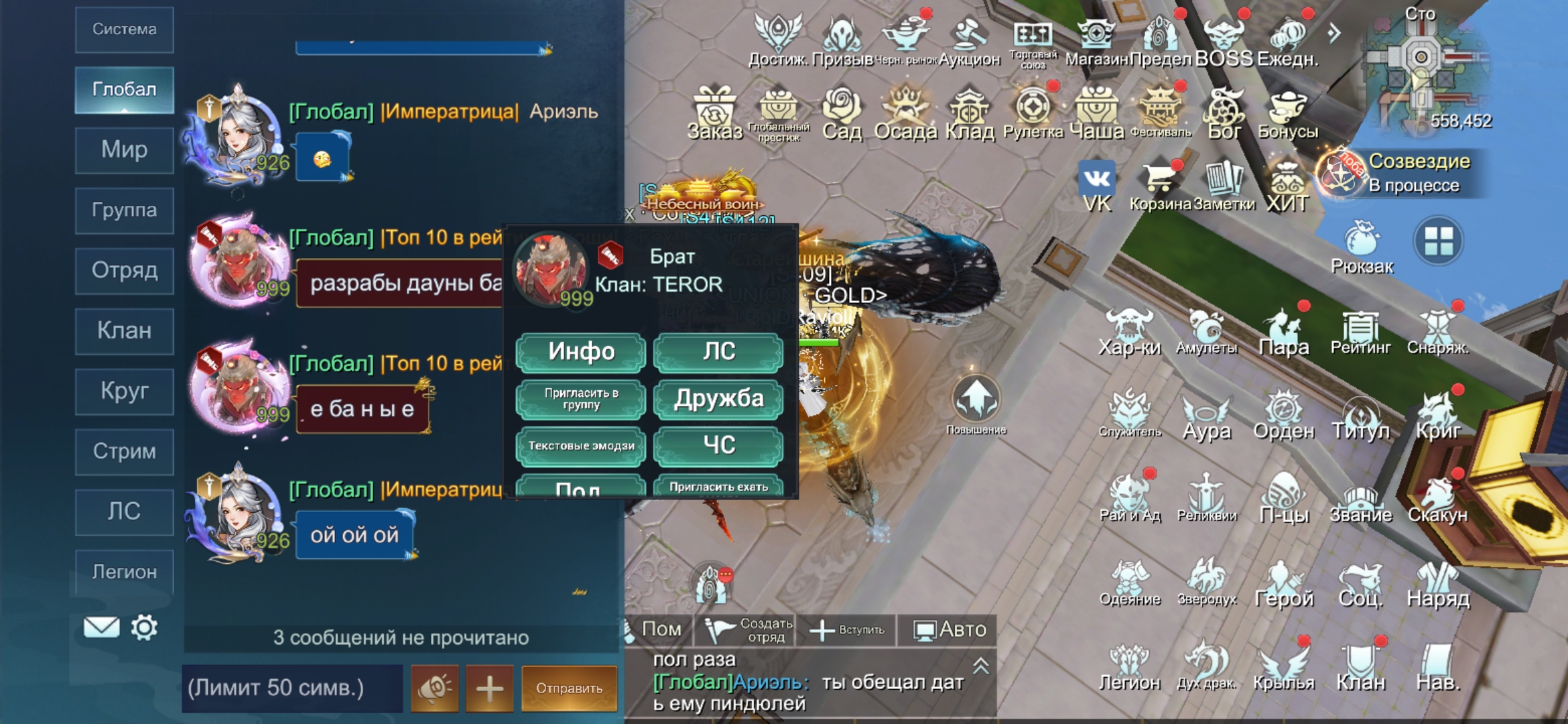
Task: Open the Текстовые эмодзи option
Action: click(580, 446)
